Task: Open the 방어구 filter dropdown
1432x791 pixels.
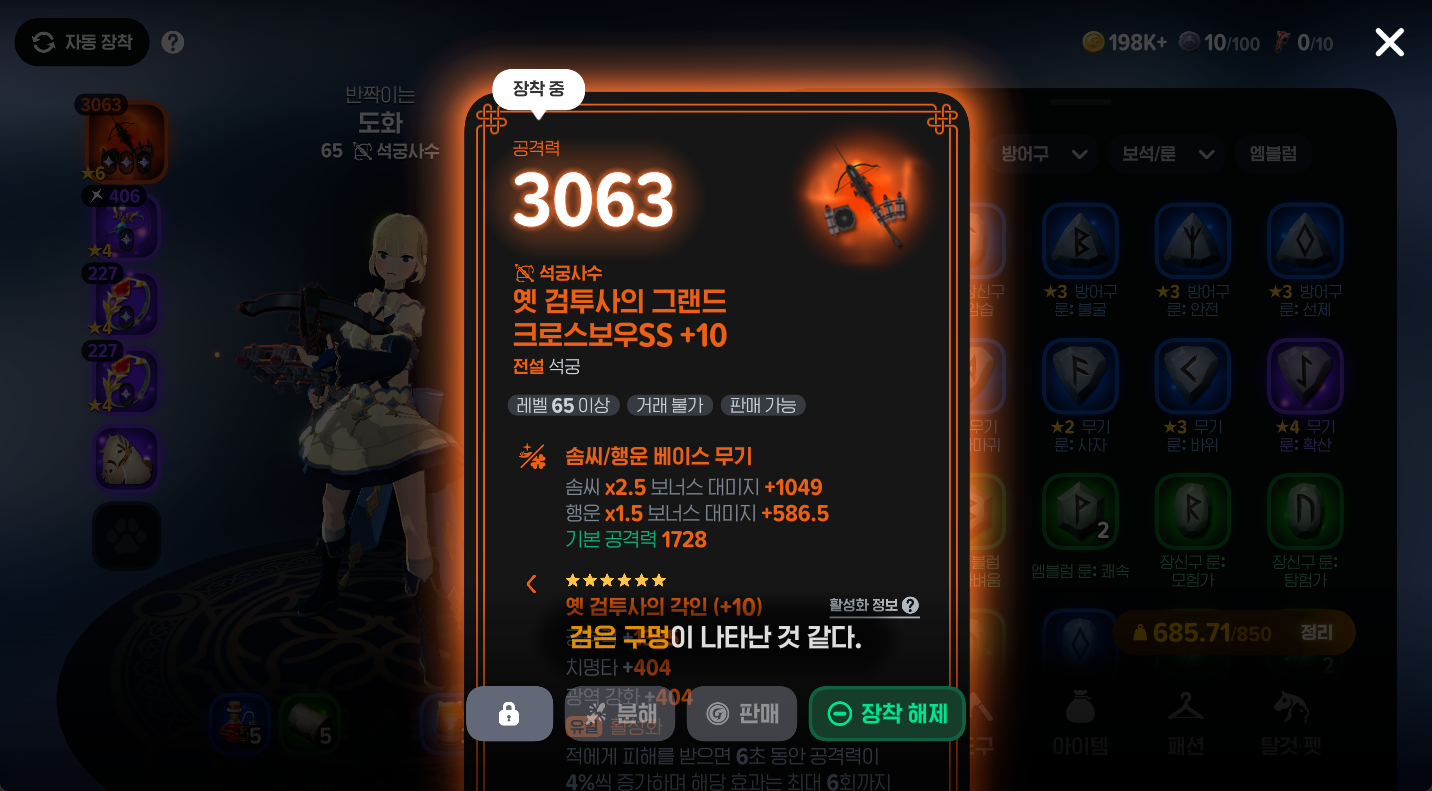Action: tap(1043, 155)
